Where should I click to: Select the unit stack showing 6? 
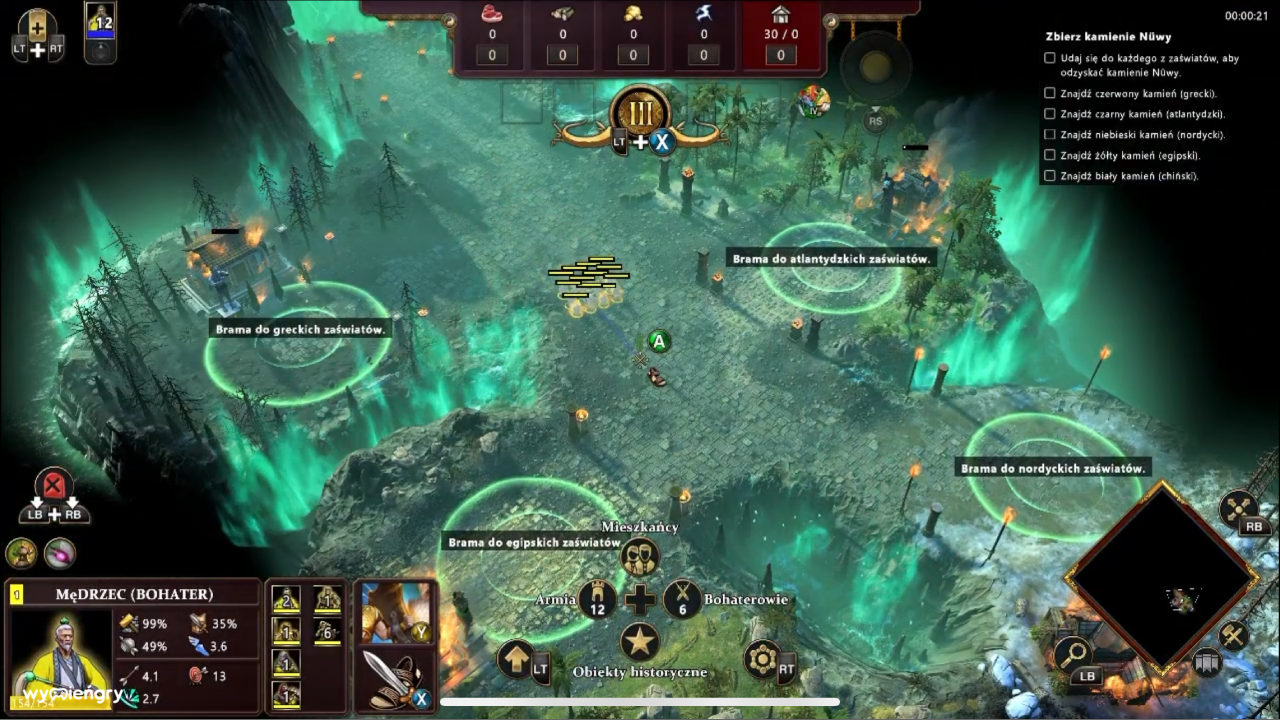327,630
